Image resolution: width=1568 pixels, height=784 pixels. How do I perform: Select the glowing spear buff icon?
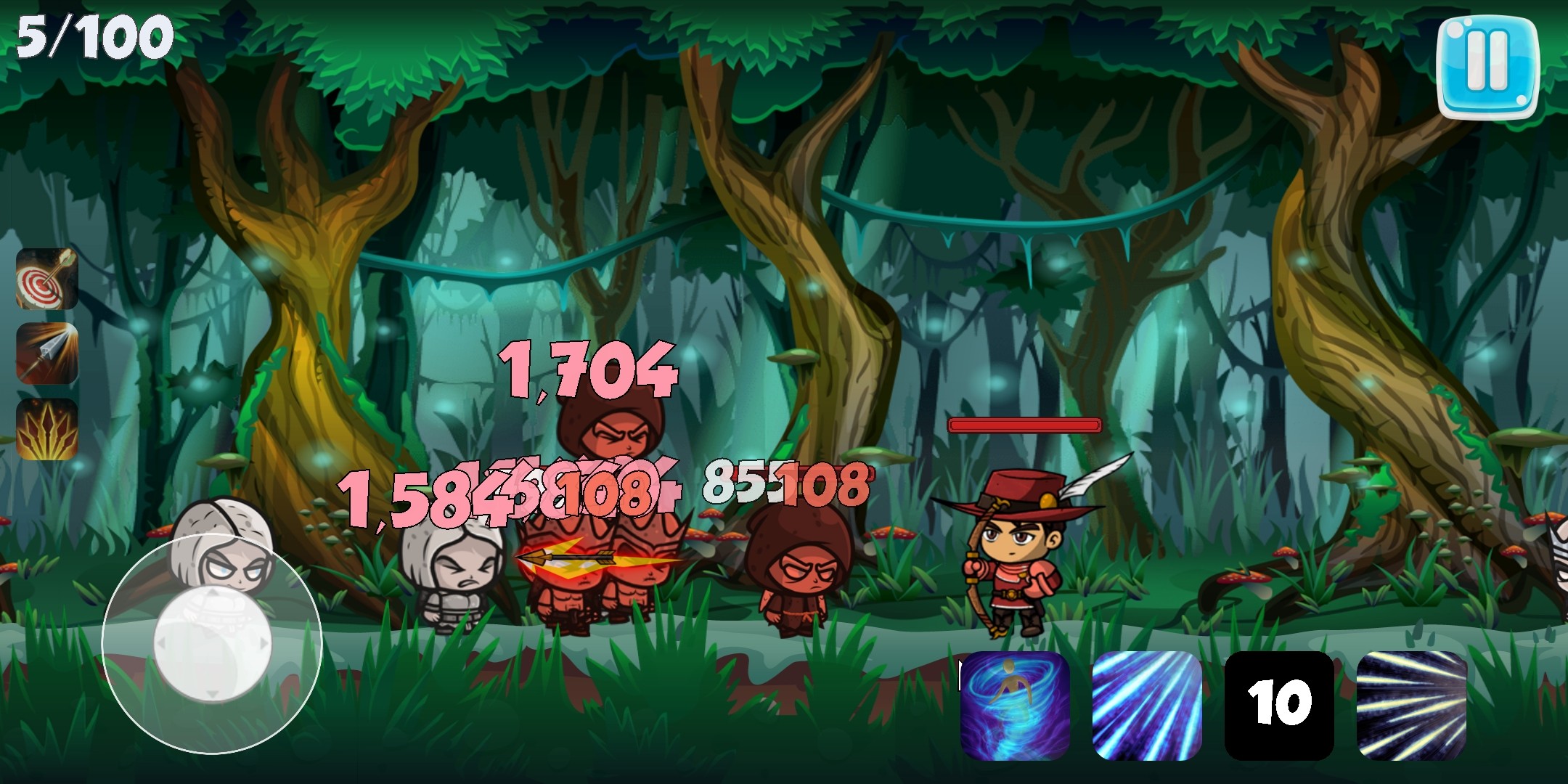pyautogui.click(x=47, y=354)
